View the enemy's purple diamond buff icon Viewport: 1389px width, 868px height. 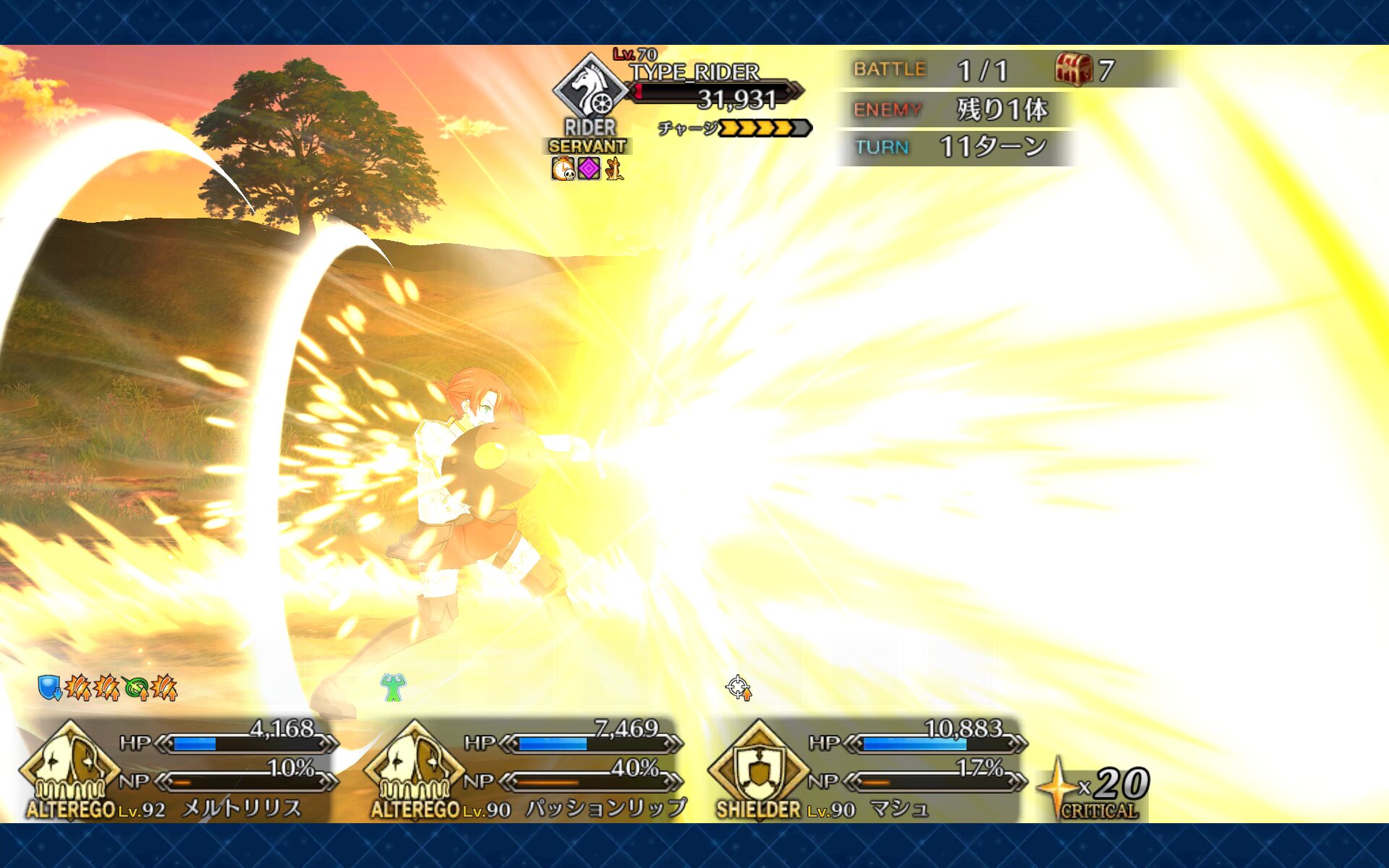click(589, 169)
